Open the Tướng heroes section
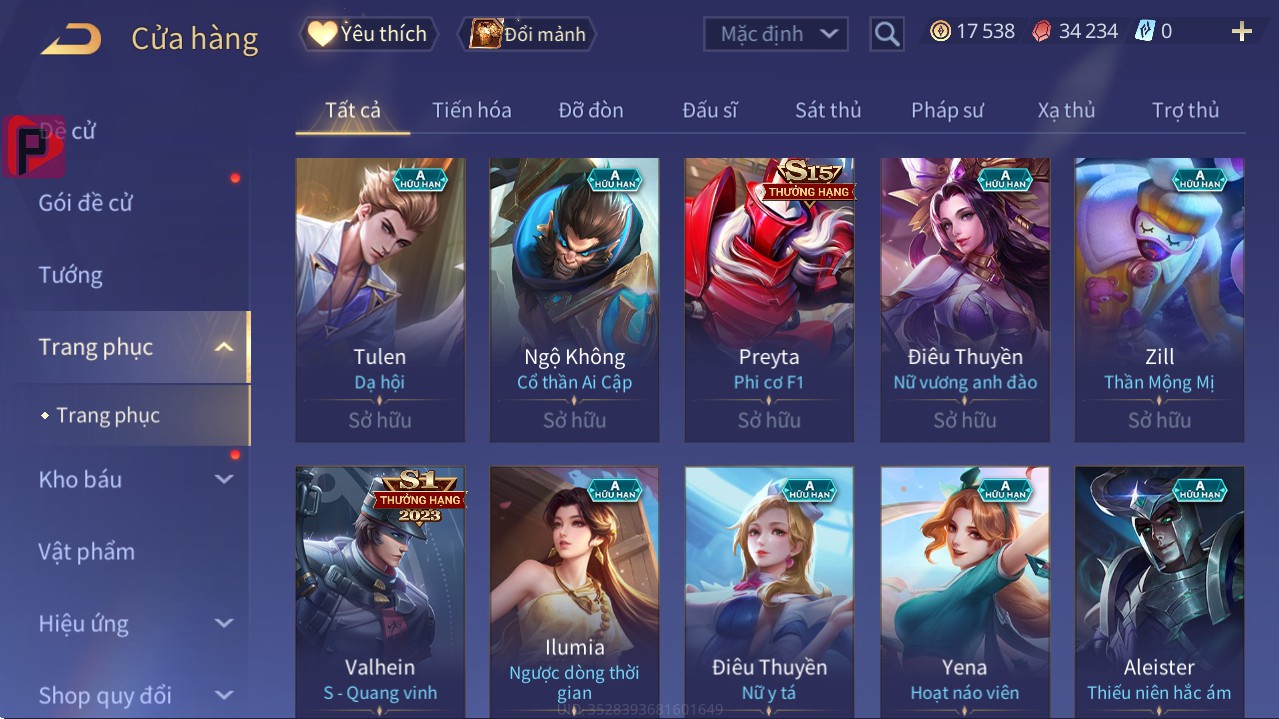This screenshot has width=1279, height=719. [71, 275]
